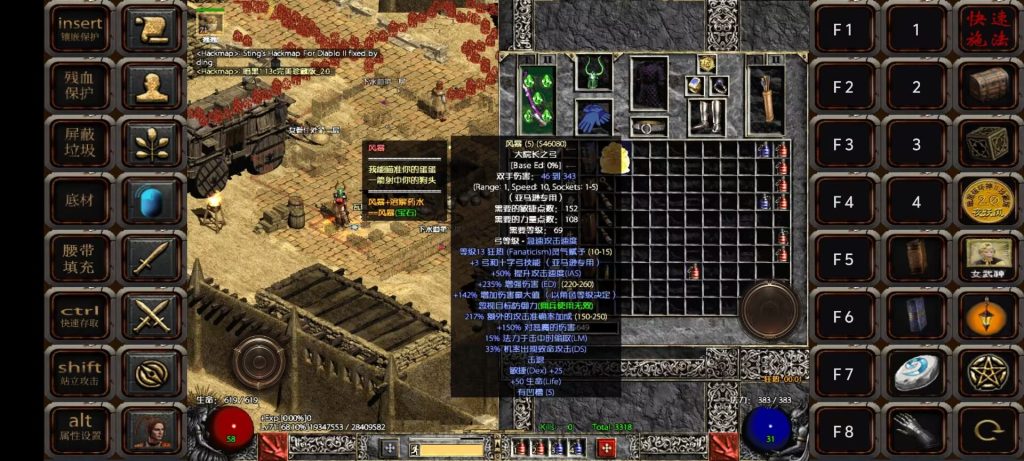Trigger the F8 skill hotkey button
Screen dimensions: 1024x461
click(x=844, y=431)
